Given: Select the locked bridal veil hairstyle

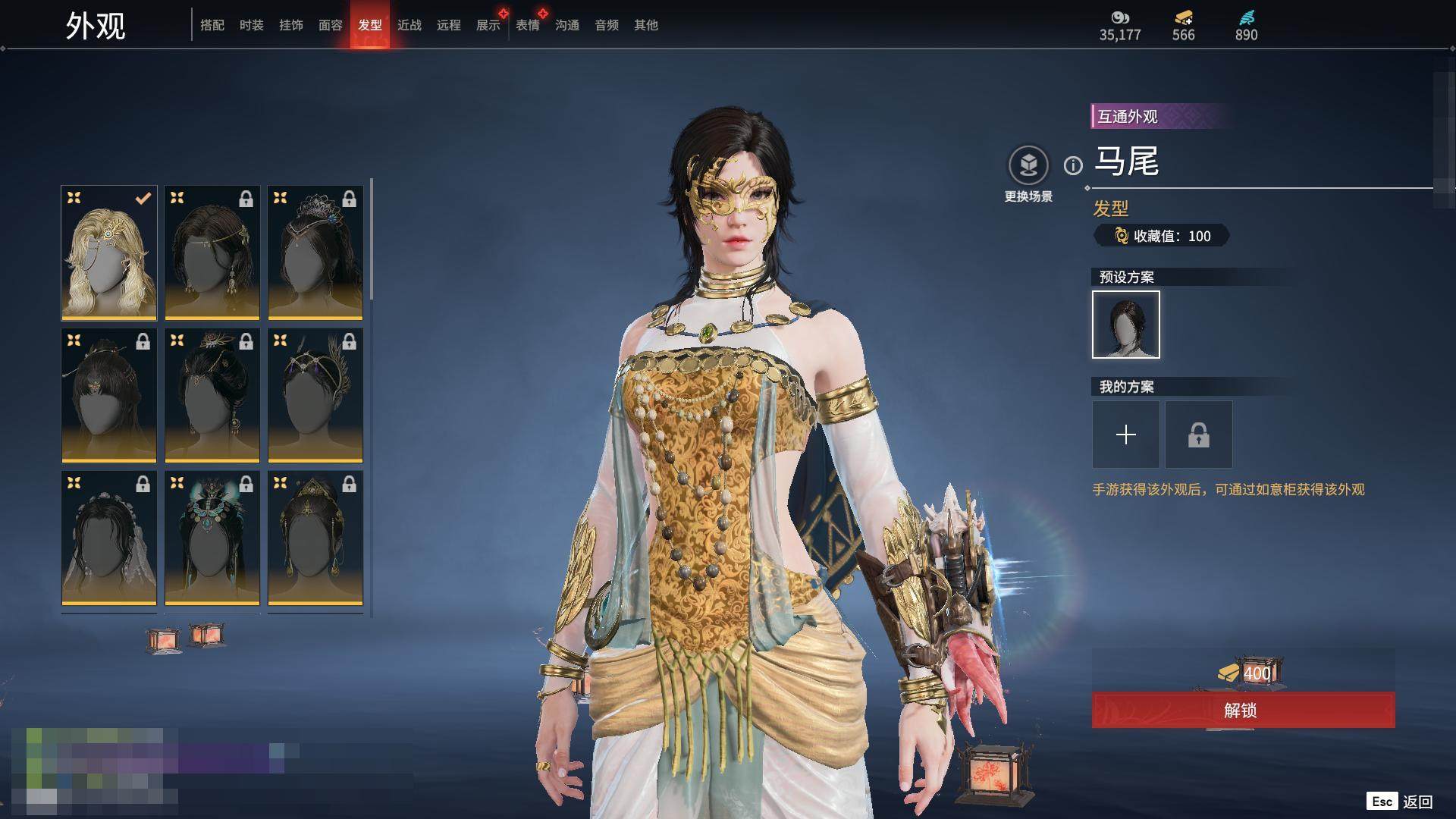Looking at the screenshot, I should coord(109,538).
